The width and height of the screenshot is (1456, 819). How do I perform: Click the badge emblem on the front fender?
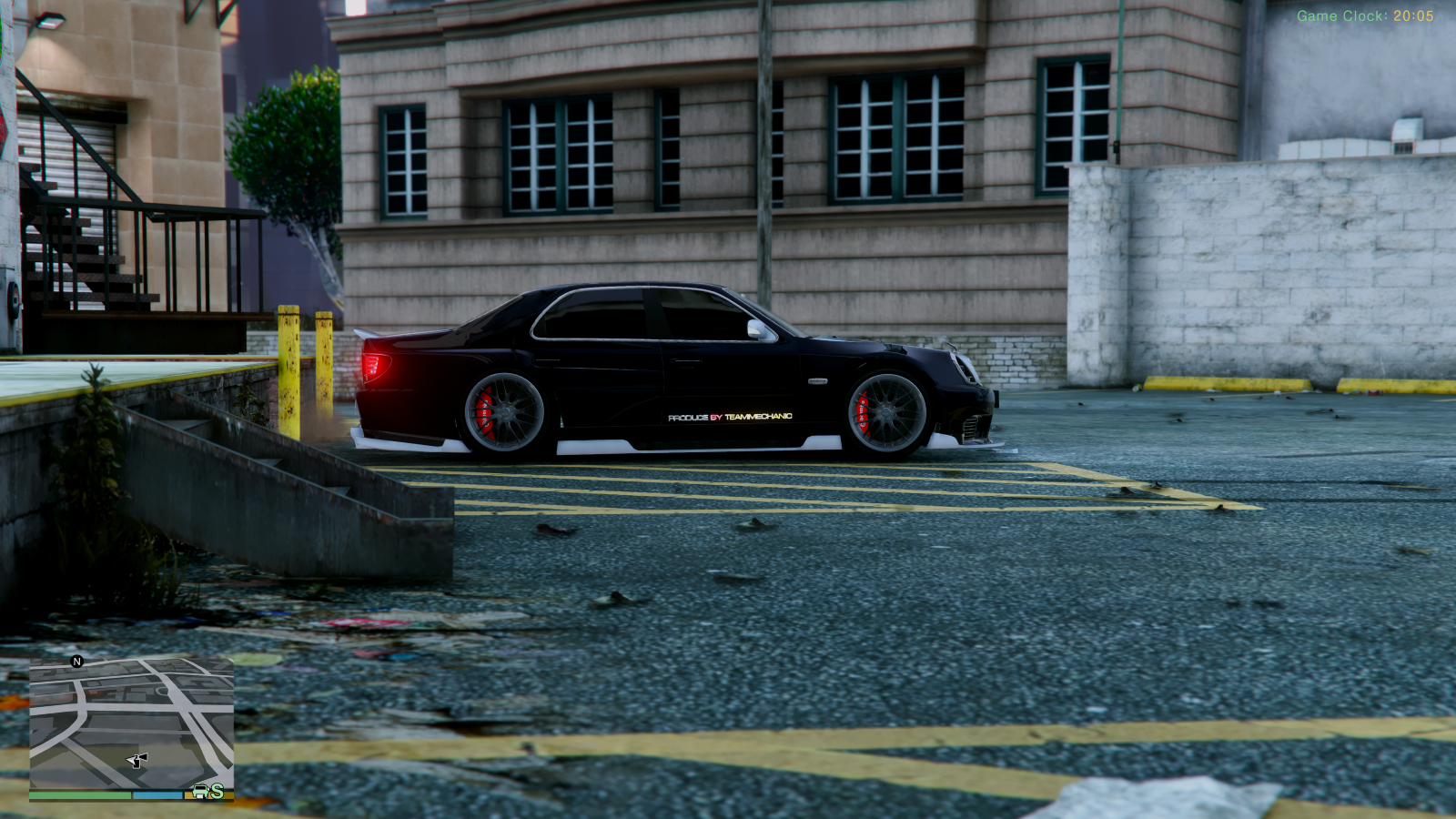817,380
